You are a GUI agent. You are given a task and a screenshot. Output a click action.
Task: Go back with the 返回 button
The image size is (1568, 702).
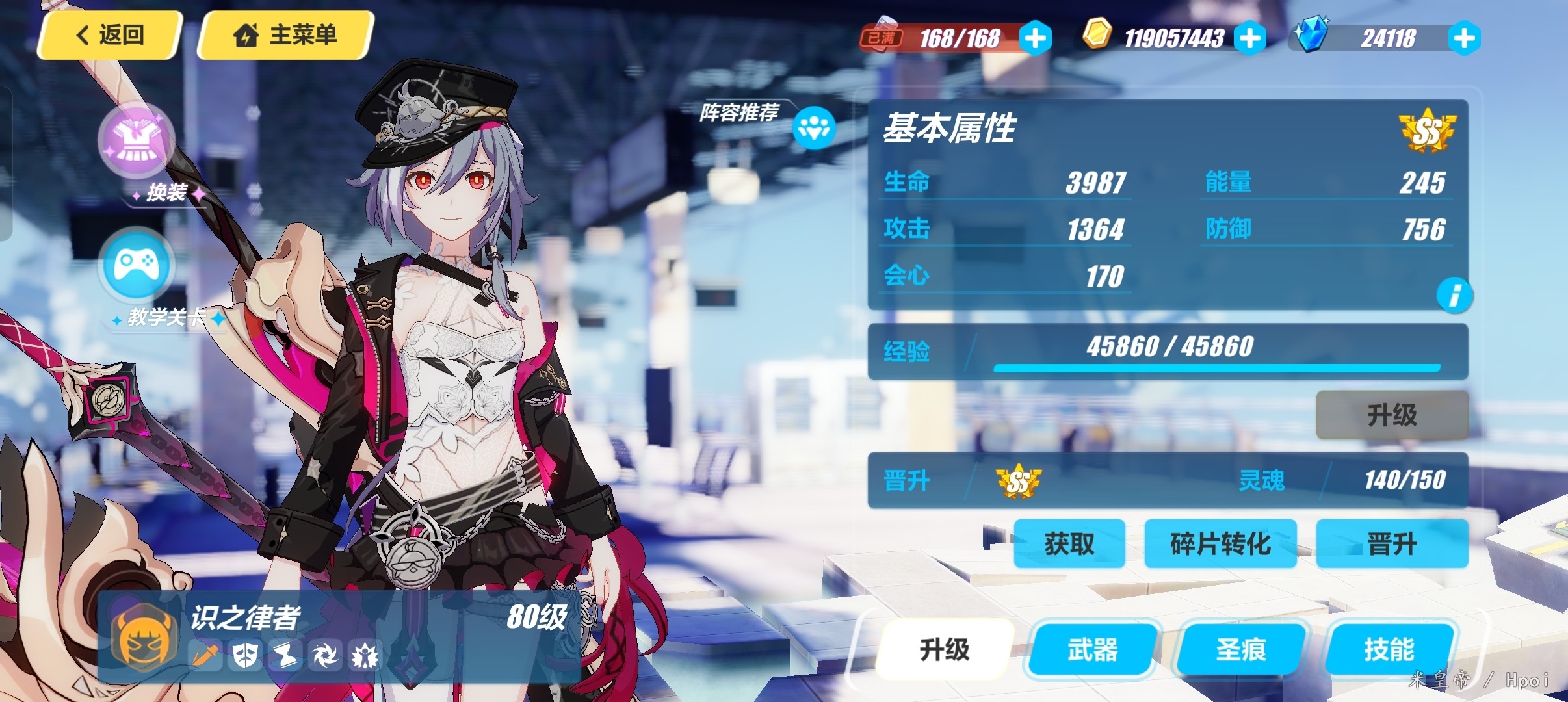(x=109, y=35)
